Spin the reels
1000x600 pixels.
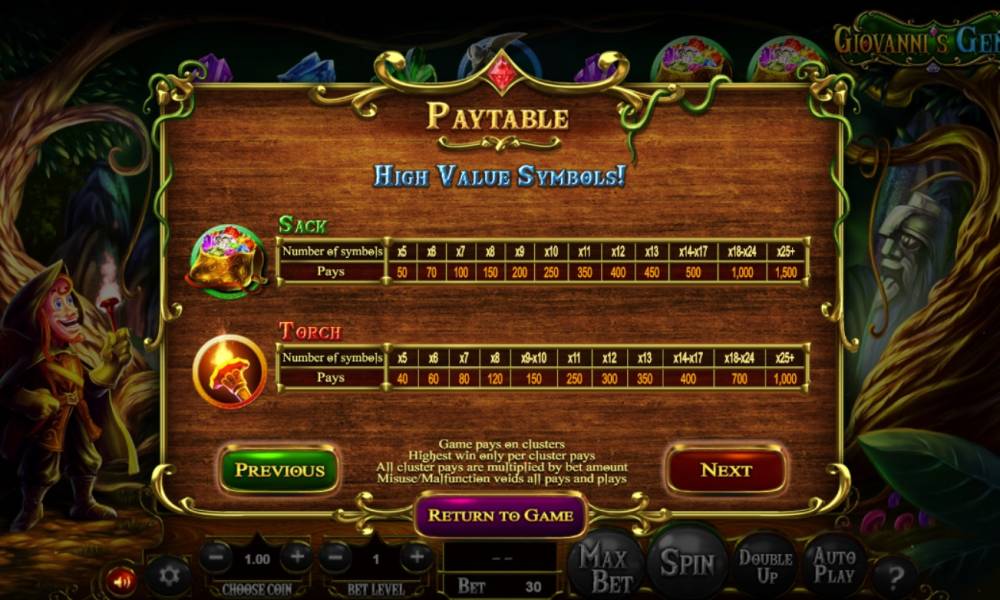point(687,563)
